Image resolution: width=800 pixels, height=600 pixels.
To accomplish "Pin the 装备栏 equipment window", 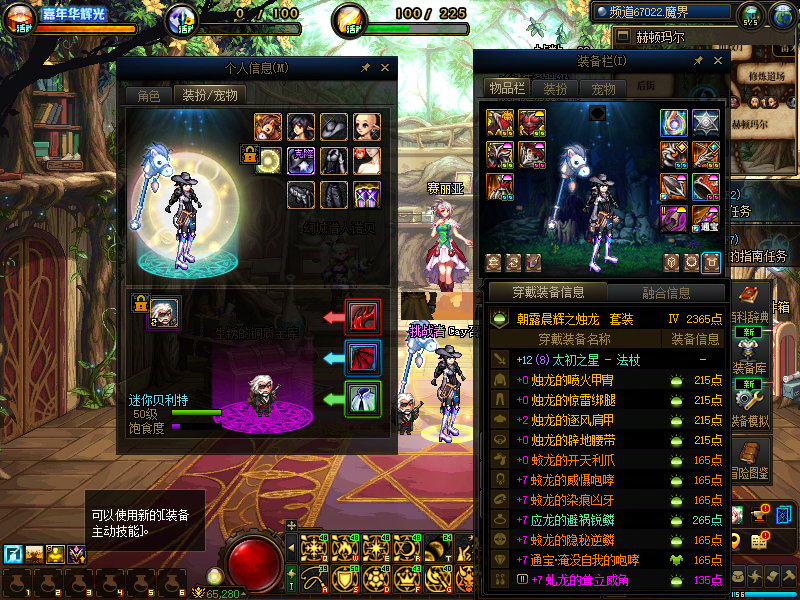I will 696,62.
